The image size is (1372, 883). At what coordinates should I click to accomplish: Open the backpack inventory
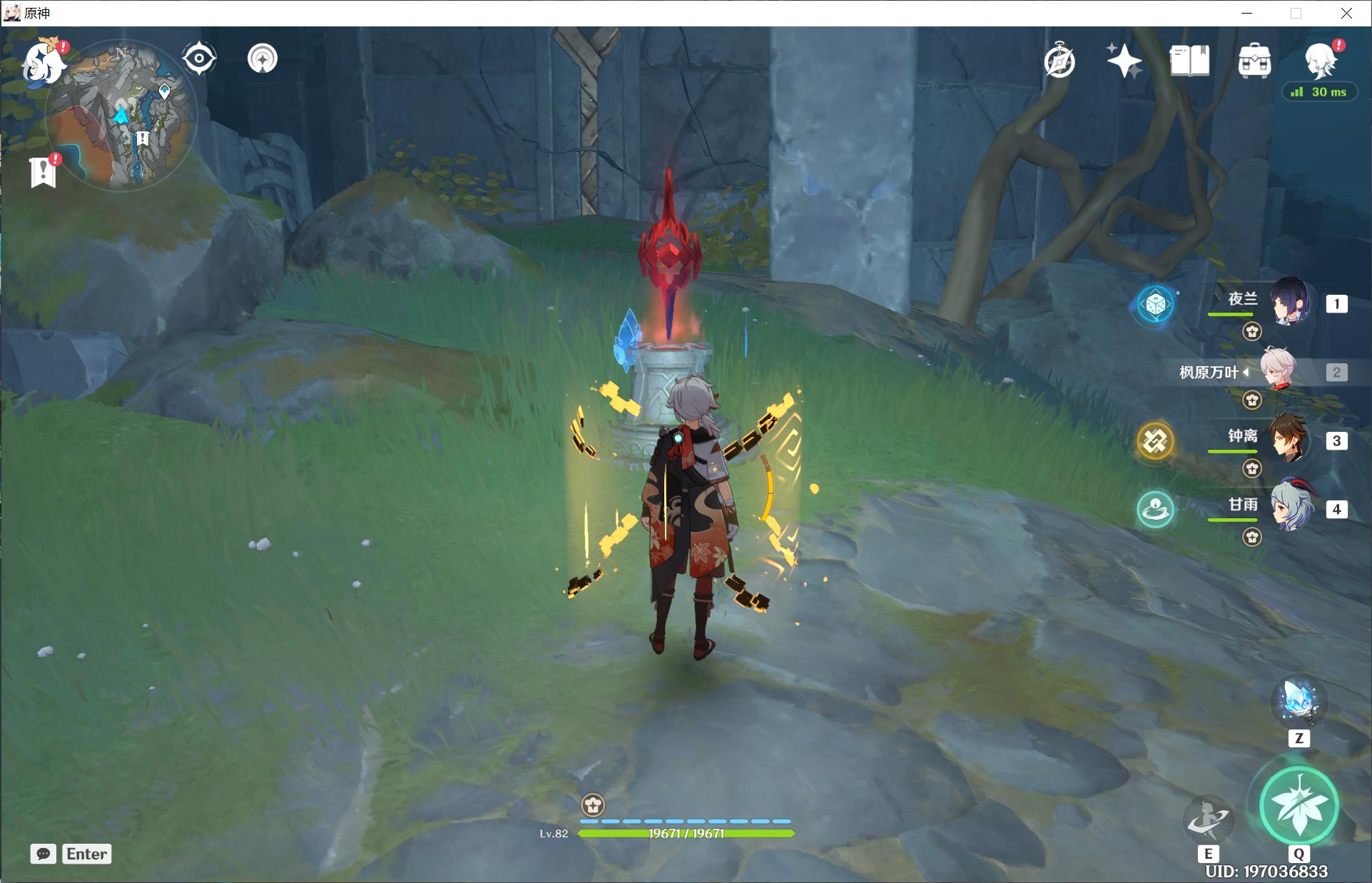(1254, 61)
